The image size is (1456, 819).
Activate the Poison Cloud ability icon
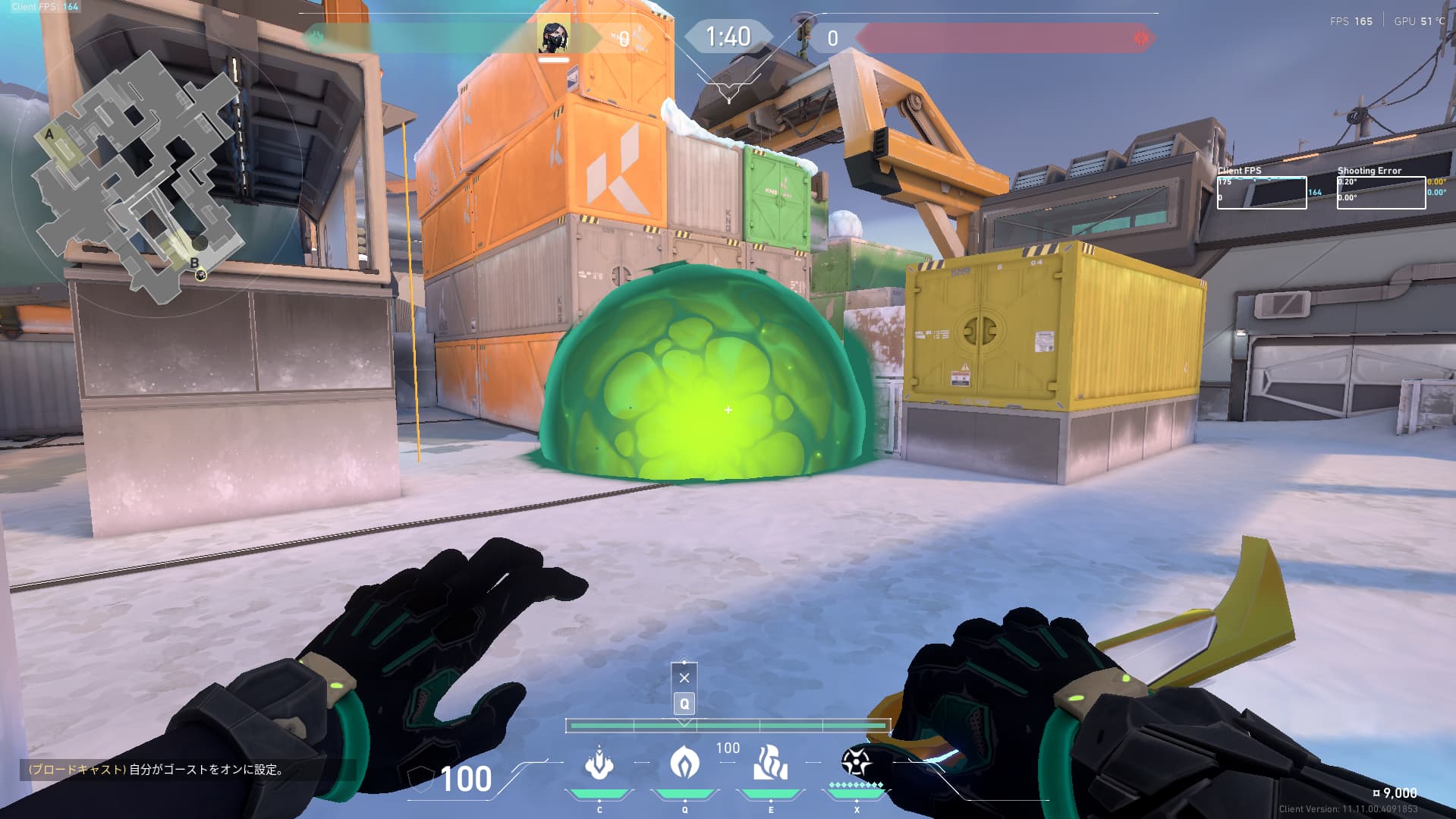point(684,764)
